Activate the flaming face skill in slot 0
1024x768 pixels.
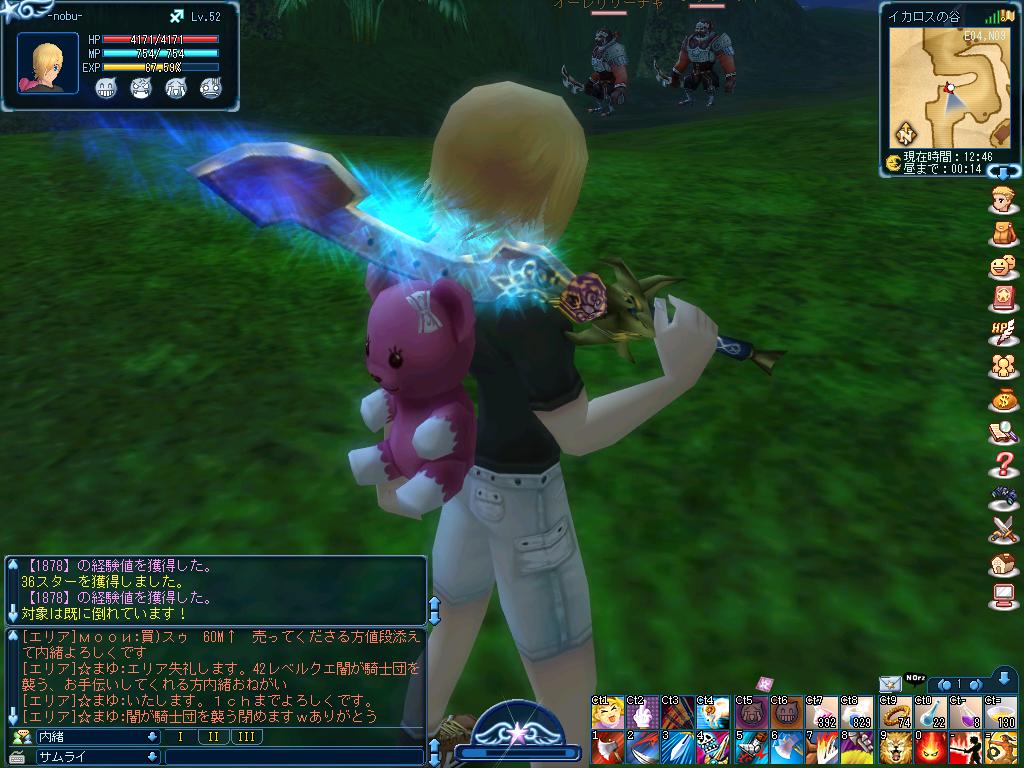click(931, 748)
